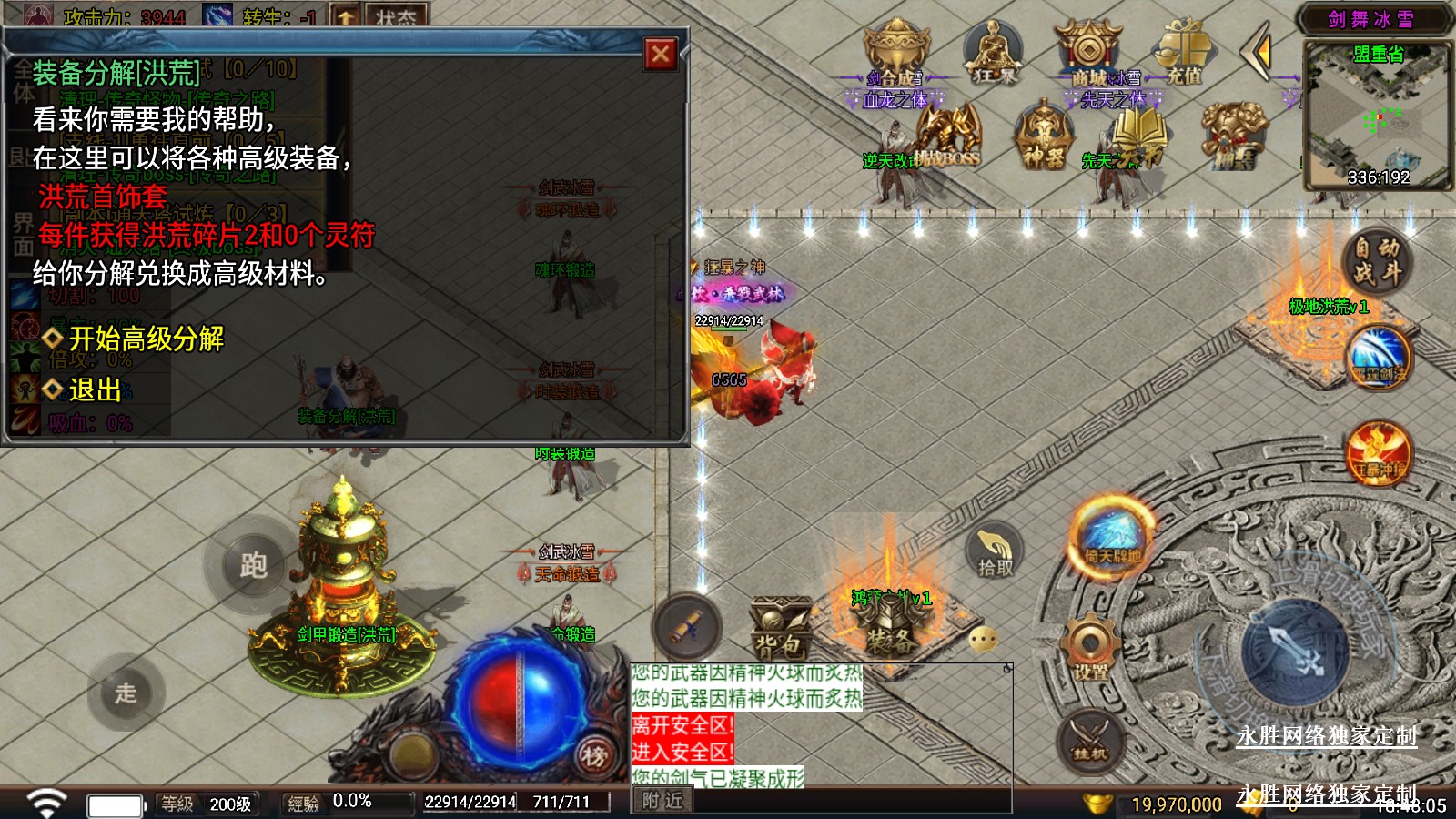Choose 开始高级分解 in the dialog
This screenshot has width=1456, height=819.
click(146, 339)
